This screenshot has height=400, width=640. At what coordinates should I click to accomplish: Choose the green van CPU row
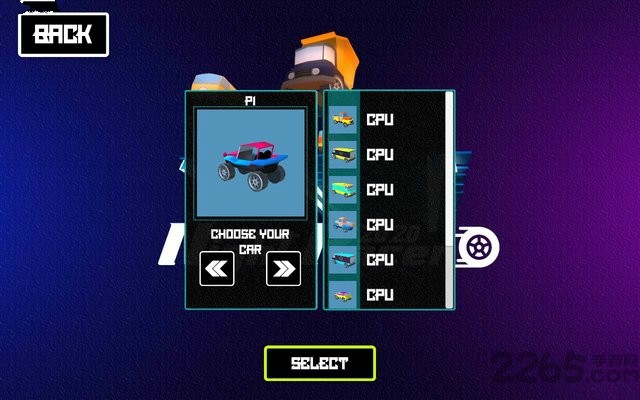pos(385,189)
